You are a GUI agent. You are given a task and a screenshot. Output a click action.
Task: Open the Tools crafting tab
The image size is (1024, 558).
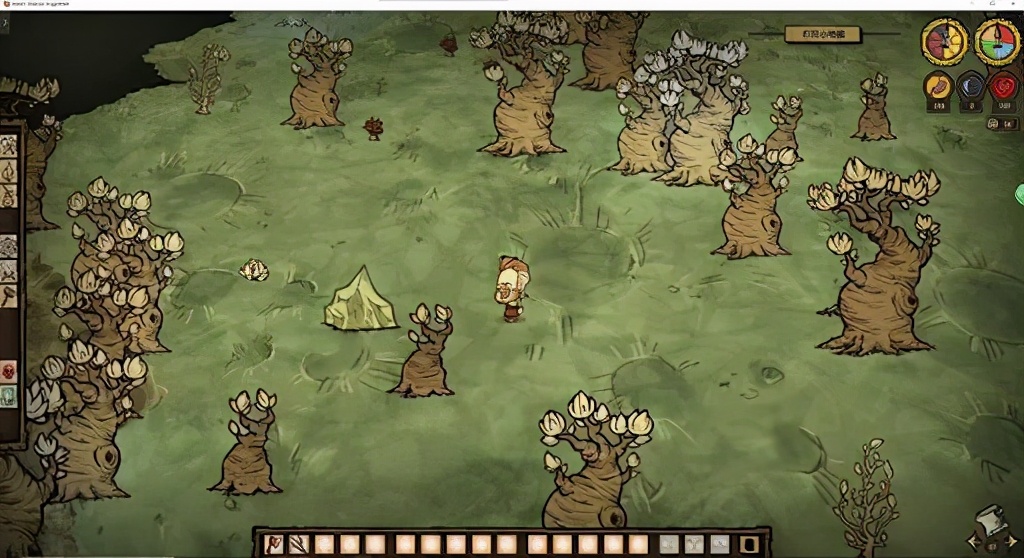[9, 146]
